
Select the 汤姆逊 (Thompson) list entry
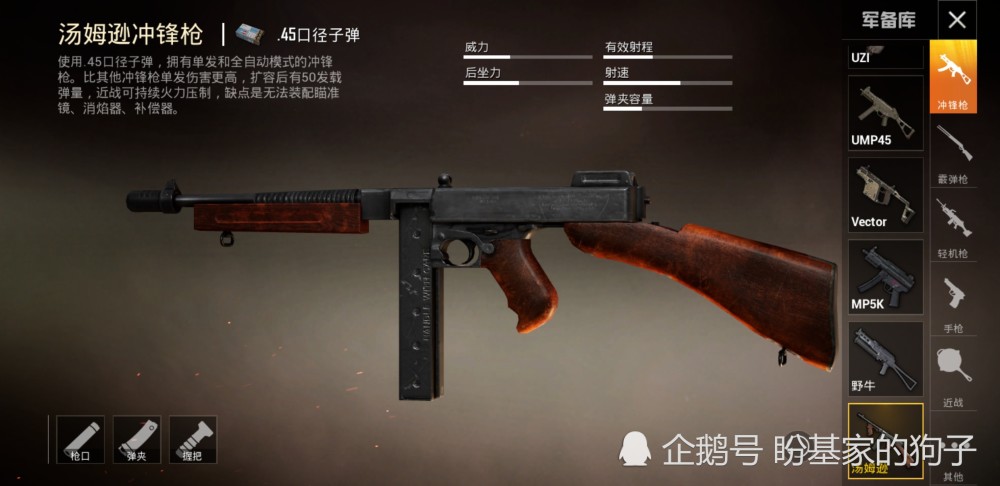point(885,440)
